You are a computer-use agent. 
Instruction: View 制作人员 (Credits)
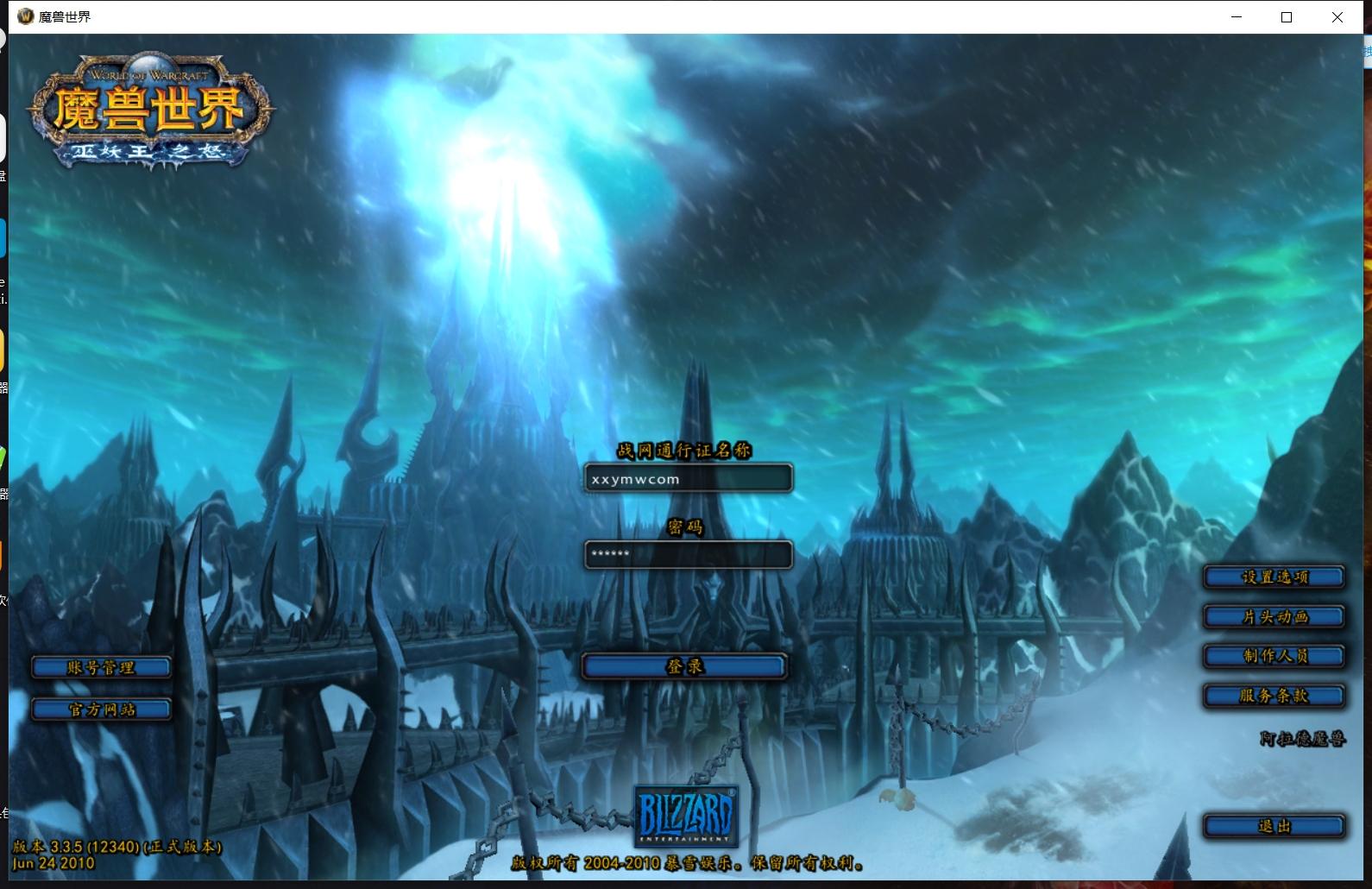click(x=1274, y=656)
